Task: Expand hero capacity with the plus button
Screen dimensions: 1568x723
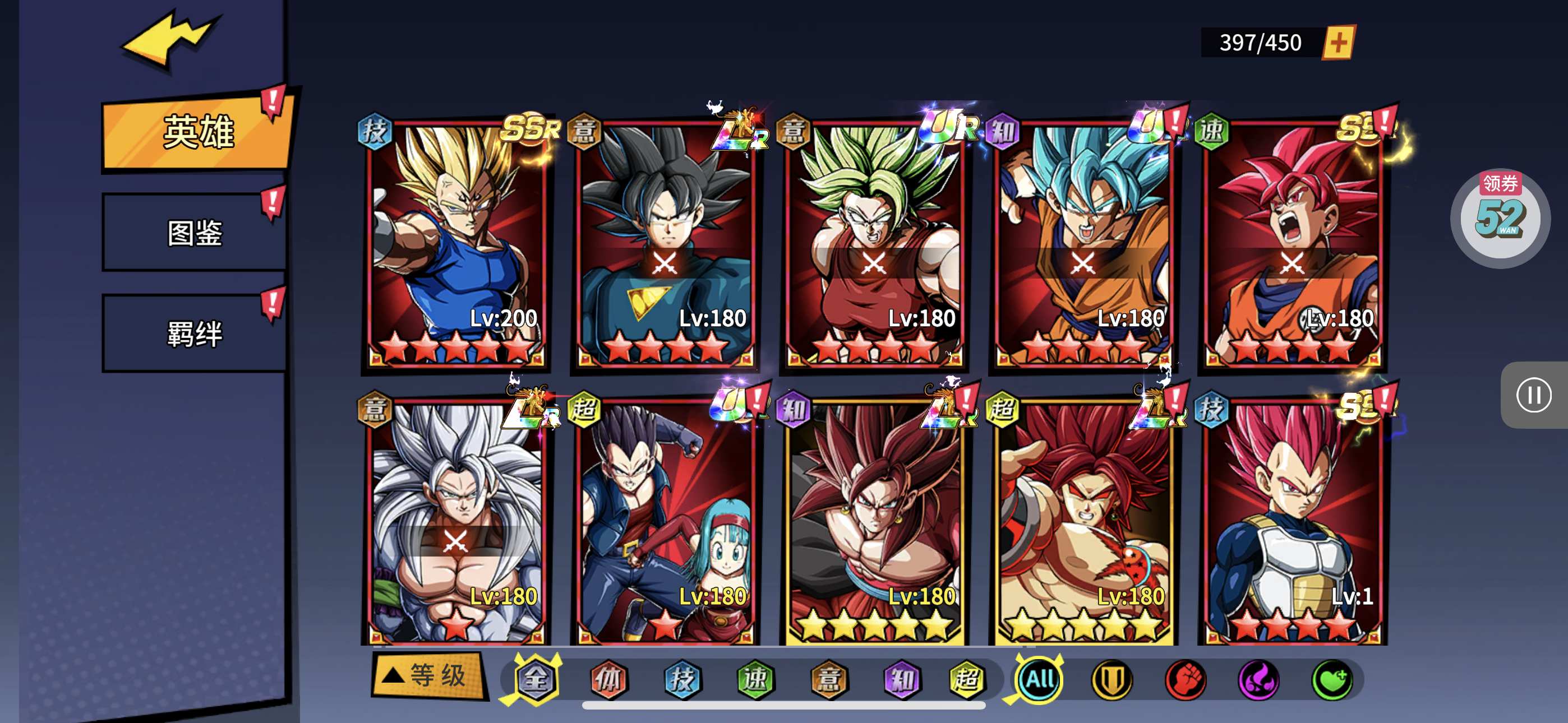Action: pyautogui.click(x=1339, y=43)
